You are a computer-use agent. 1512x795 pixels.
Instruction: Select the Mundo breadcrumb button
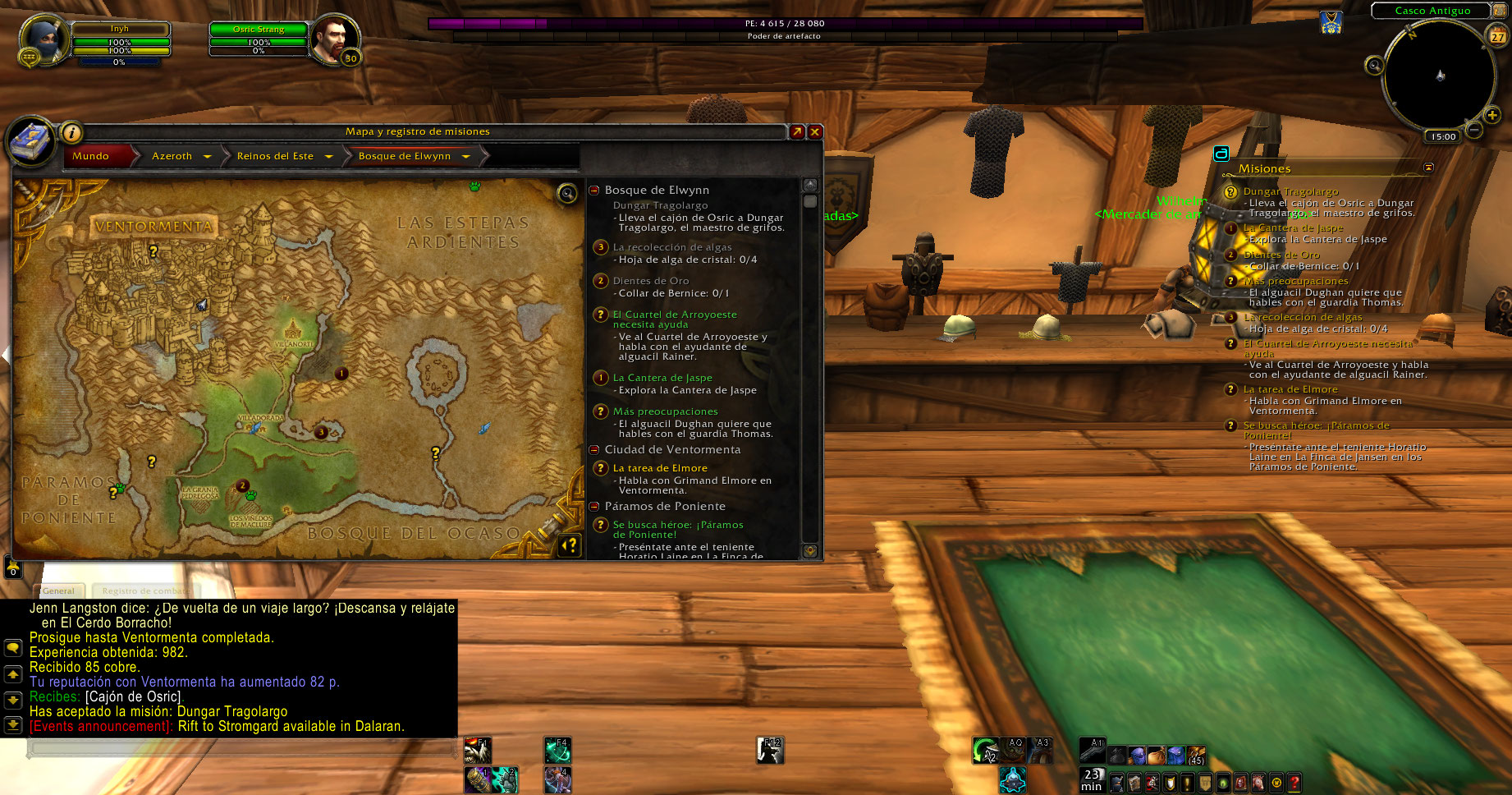pyautogui.click(x=91, y=156)
